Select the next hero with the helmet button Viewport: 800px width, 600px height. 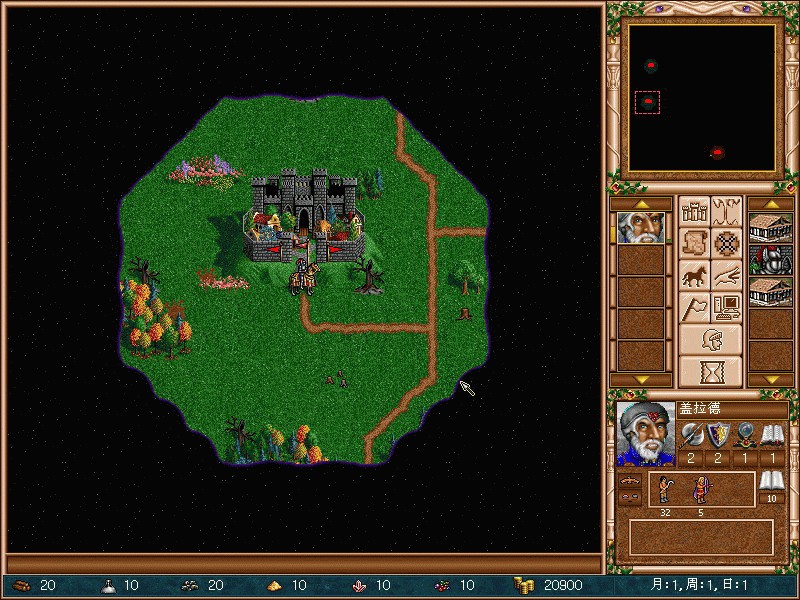tap(711, 339)
